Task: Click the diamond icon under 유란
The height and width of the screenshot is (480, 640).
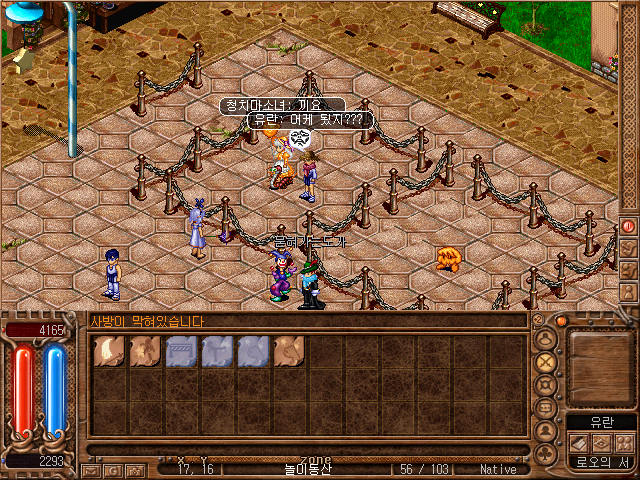Action: (601, 442)
